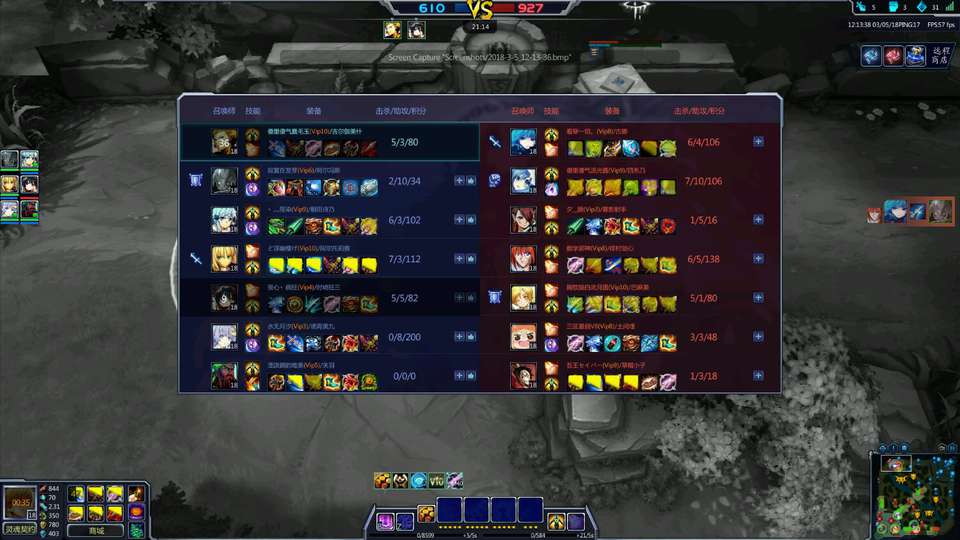Click the 远程商店 remote shop label
Screen dimensions: 960x540
coord(941,56)
